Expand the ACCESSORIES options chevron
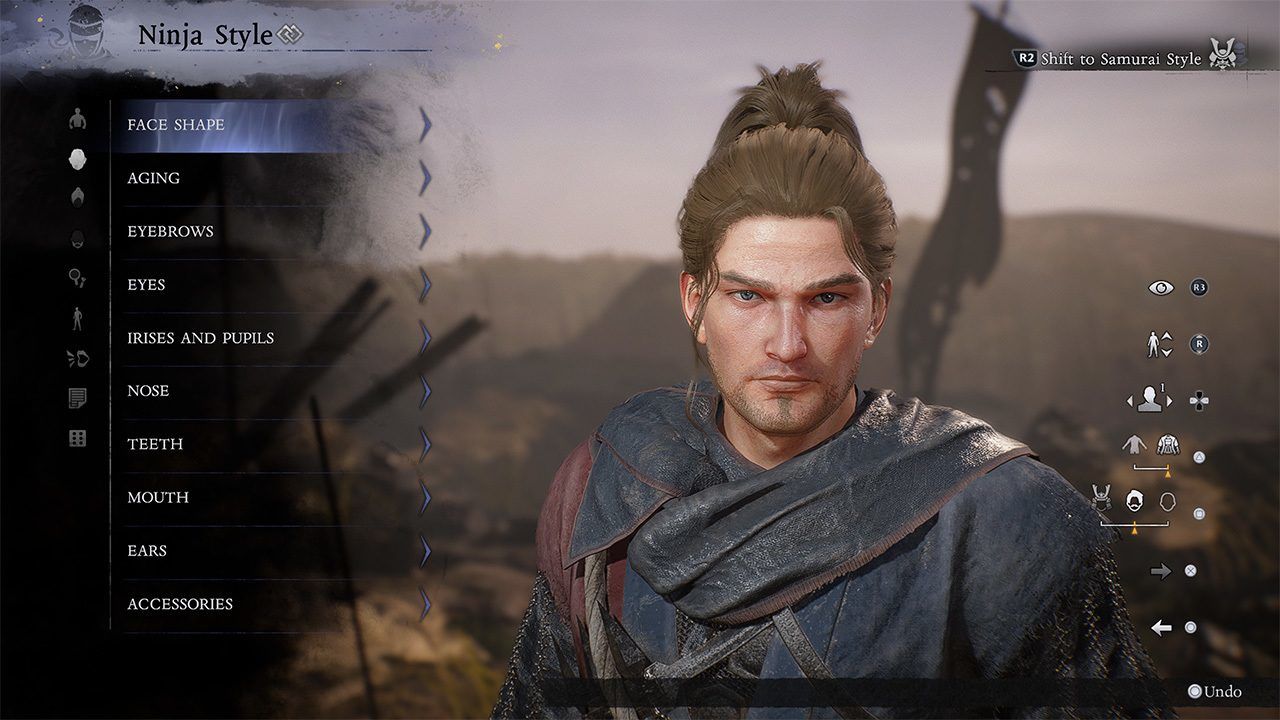 point(427,603)
